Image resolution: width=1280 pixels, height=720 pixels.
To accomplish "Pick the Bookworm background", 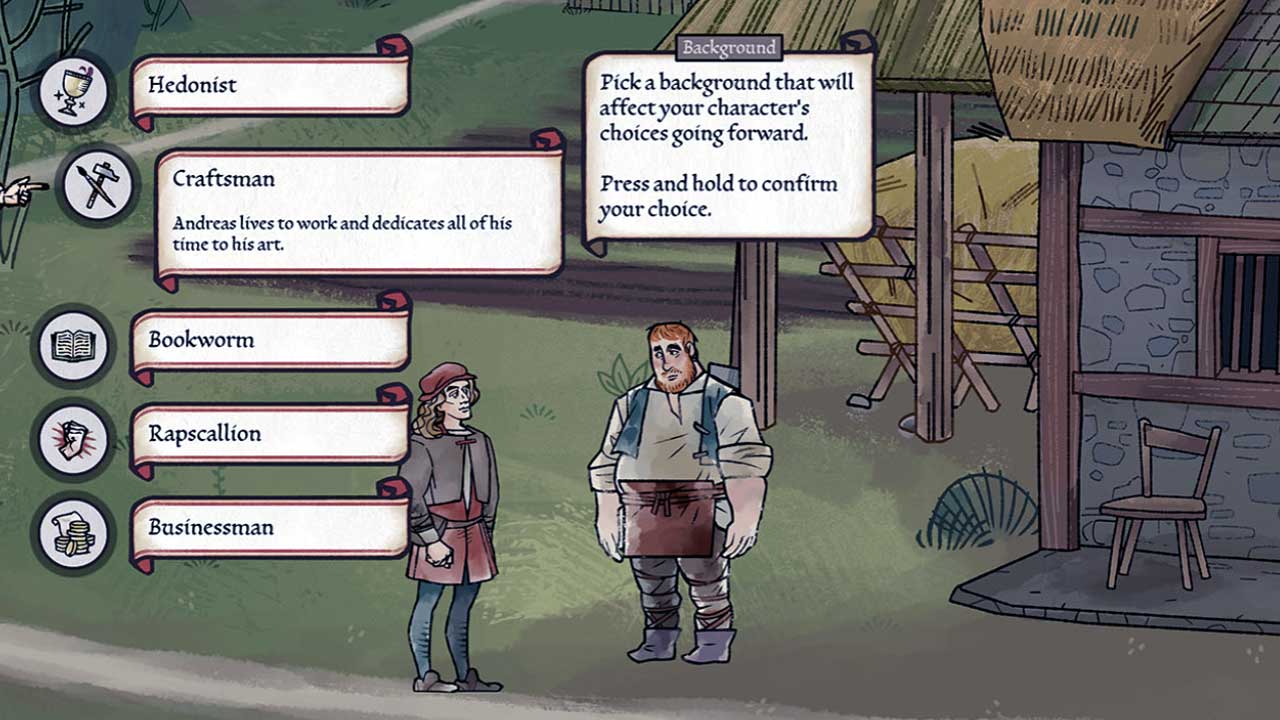I will point(270,341).
